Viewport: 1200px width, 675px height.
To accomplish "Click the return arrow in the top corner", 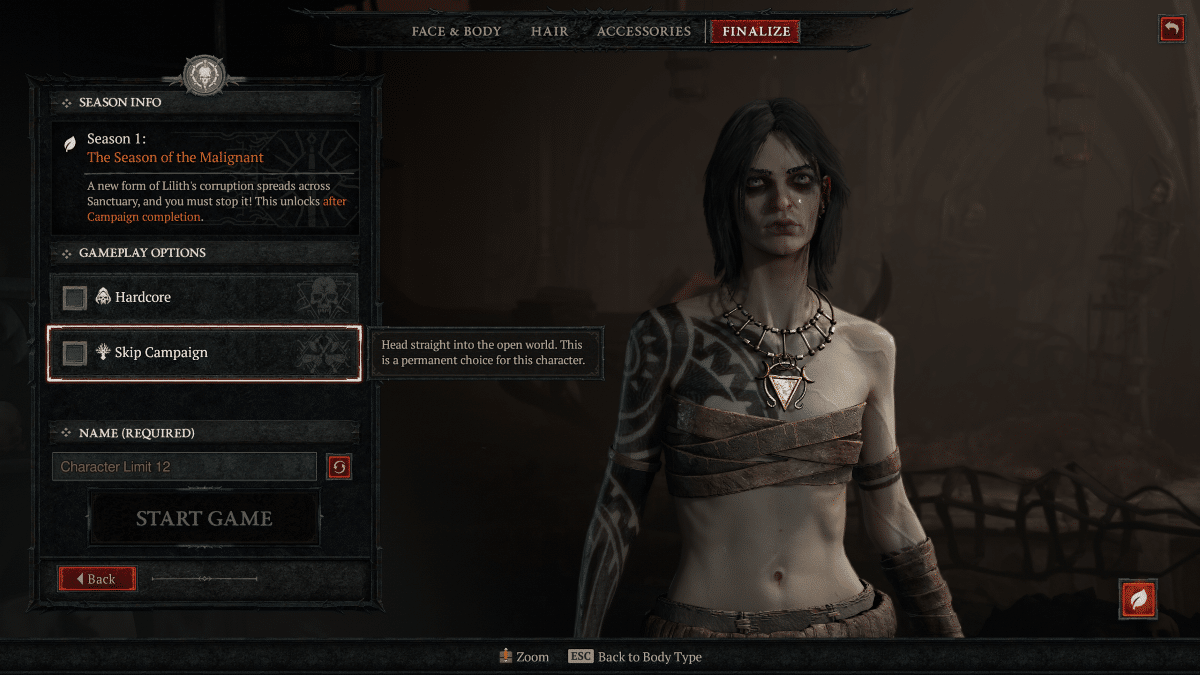I will pos(1171,29).
